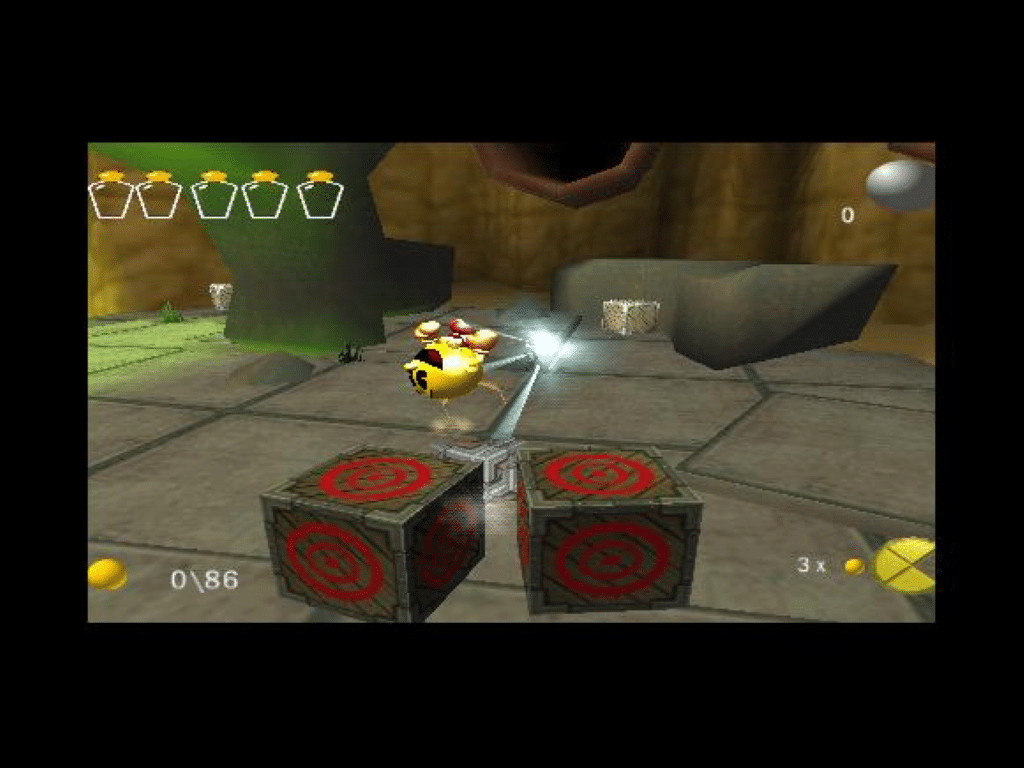Select the yellow pellet collection icon
Viewport: 1024px width, 768px height.
click(107, 574)
